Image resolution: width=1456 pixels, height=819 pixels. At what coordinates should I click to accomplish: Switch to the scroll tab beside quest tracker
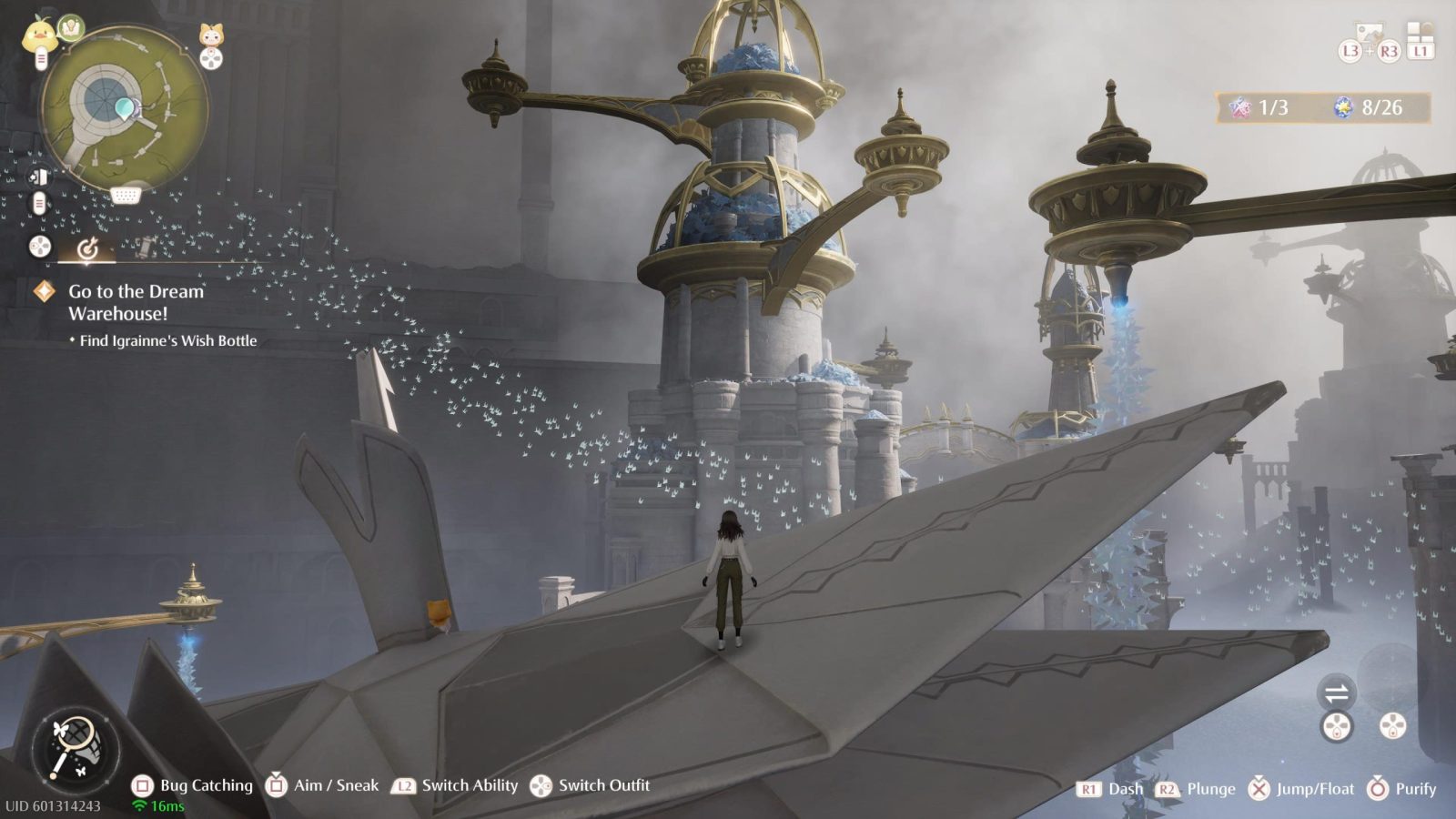tap(144, 246)
